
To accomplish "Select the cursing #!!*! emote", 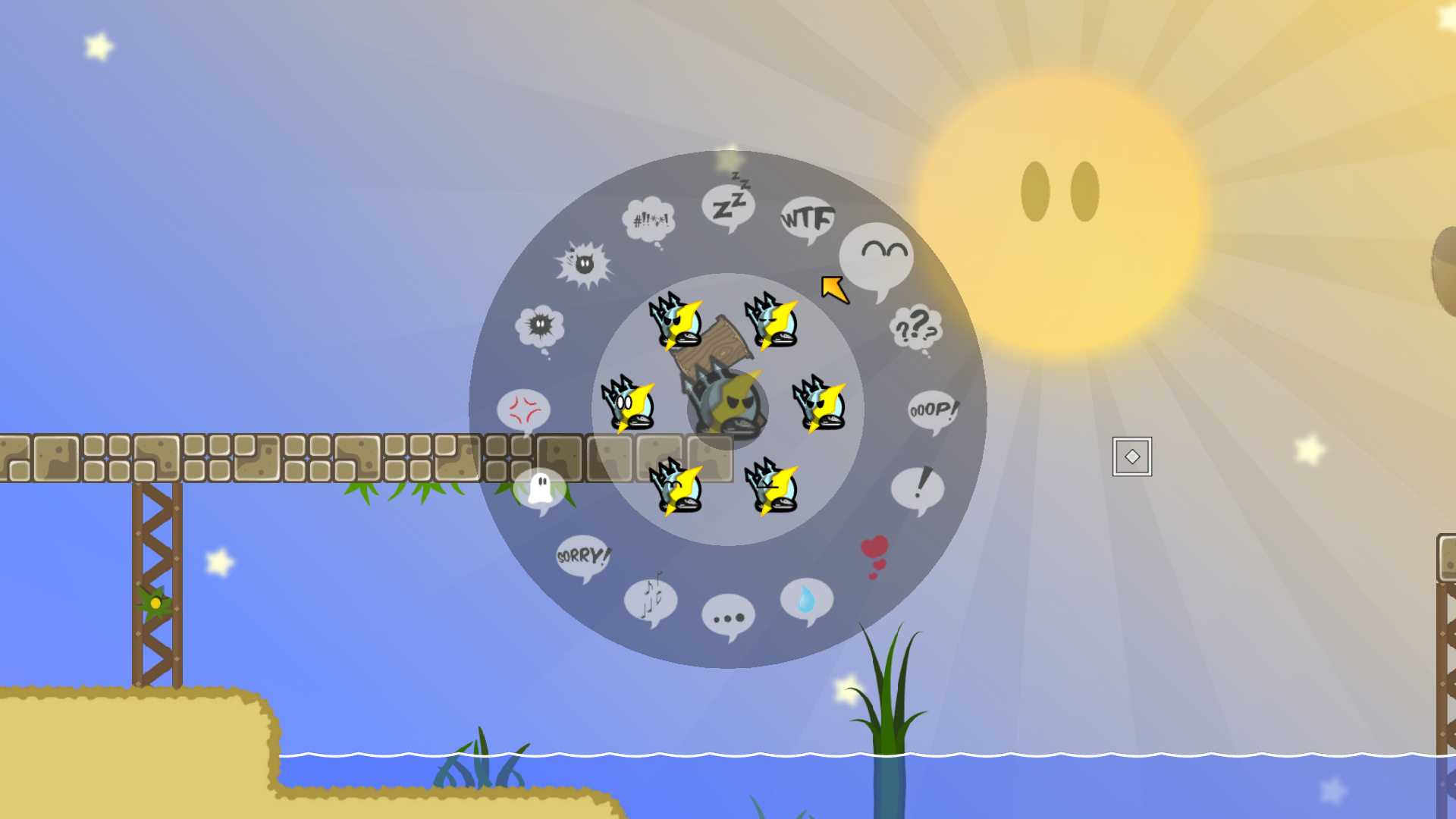I will click(x=649, y=218).
